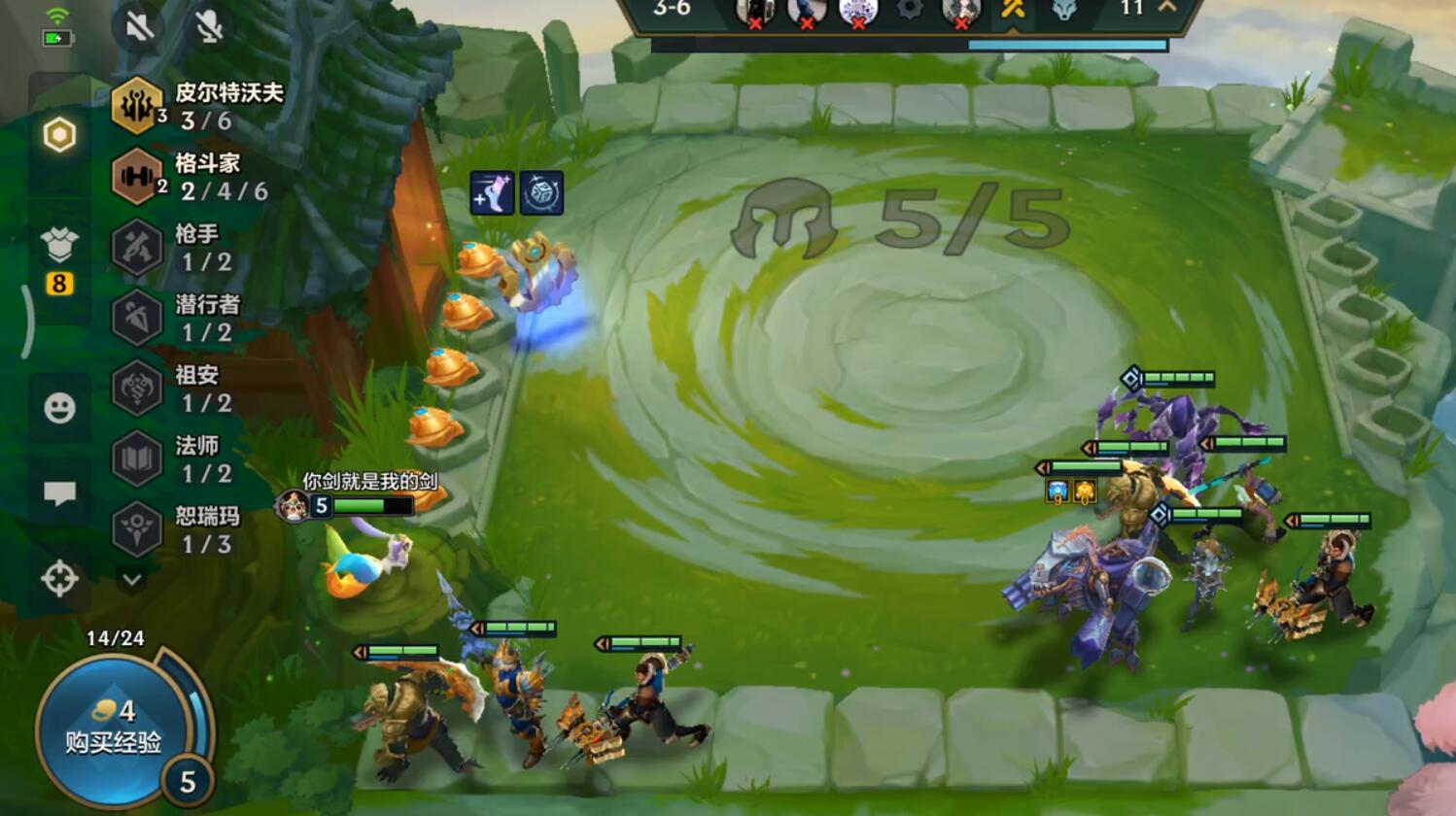Click the blue cube augment icon
Screen dimensions: 1456x816
pos(541,193)
